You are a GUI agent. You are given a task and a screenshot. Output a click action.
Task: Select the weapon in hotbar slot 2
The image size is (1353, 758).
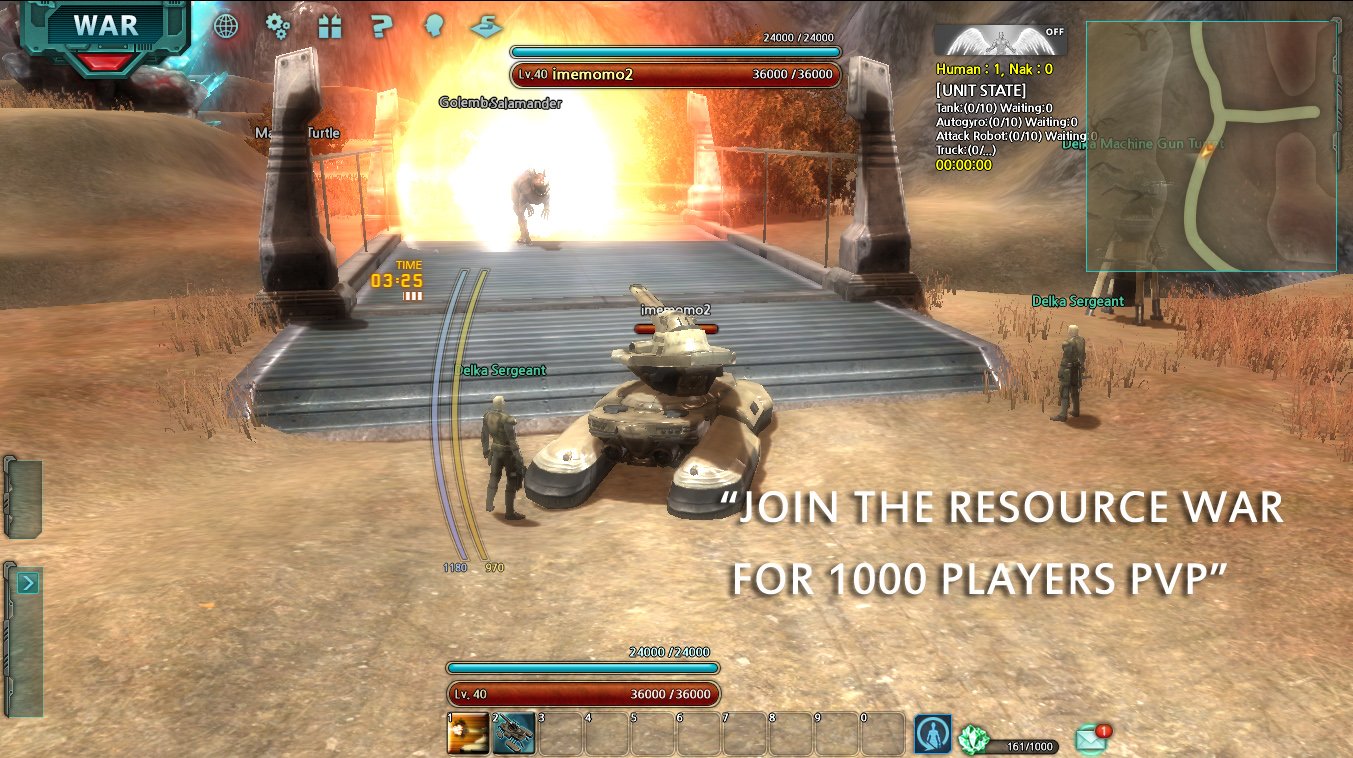513,733
